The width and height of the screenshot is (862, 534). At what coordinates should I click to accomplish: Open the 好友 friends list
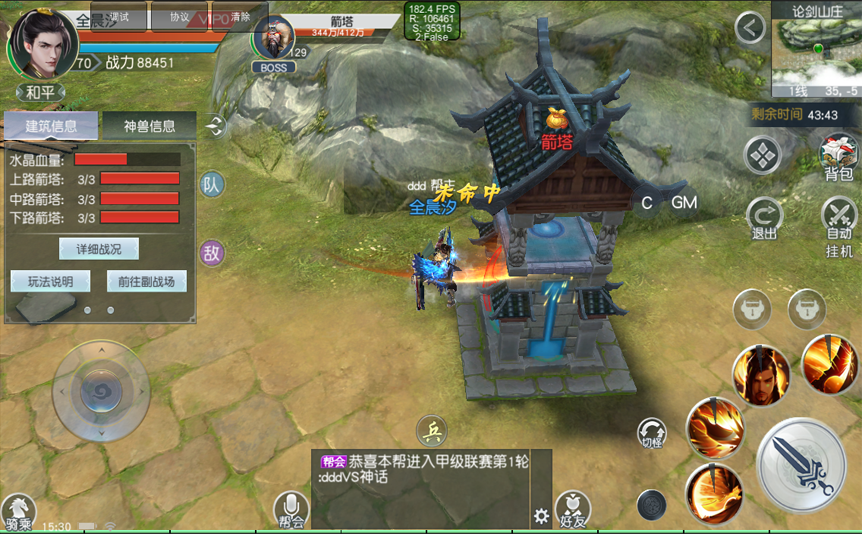click(572, 509)
